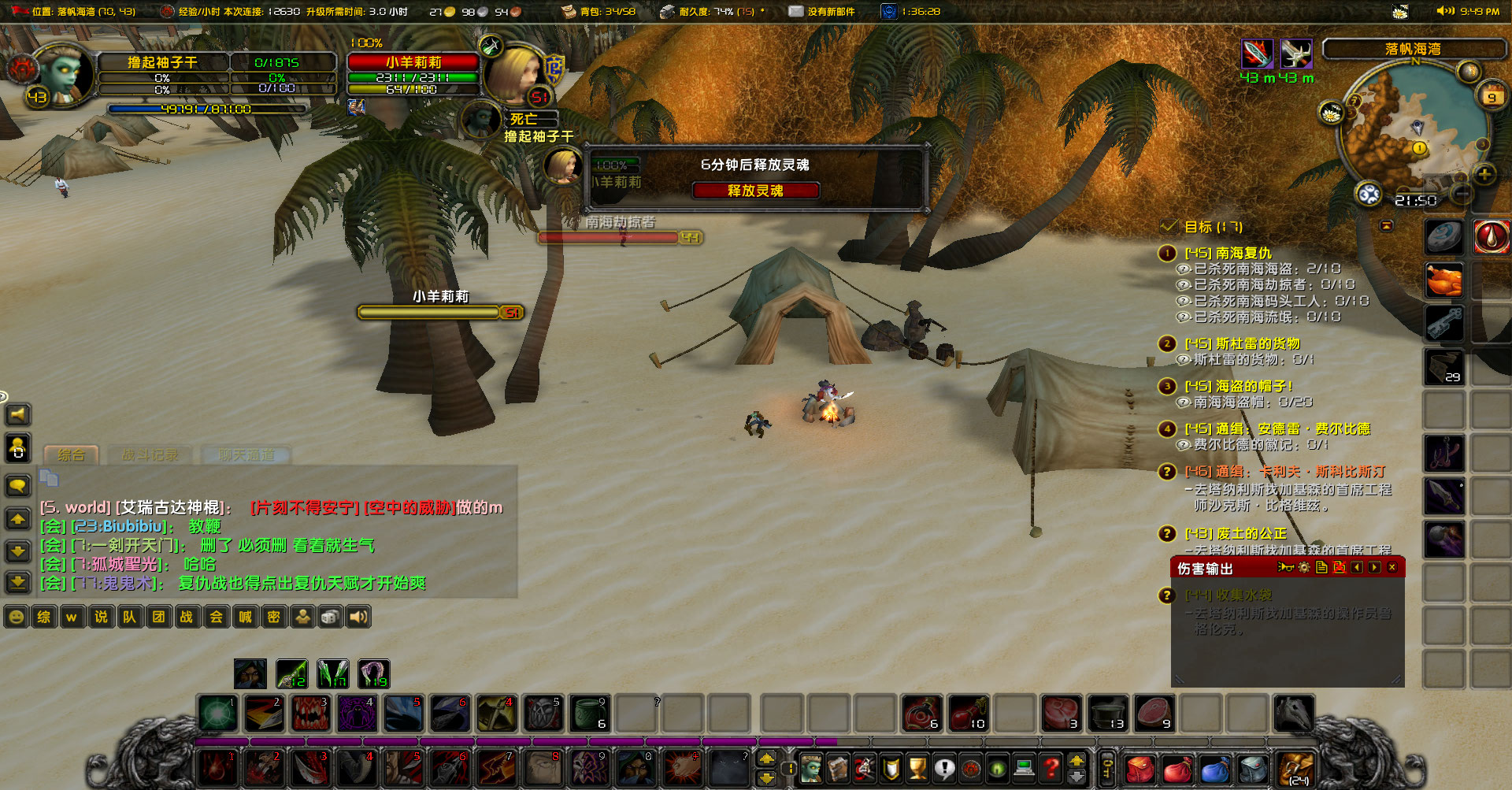Zoom out the minimap with minus button
This screenshot has height=790, width=1512.
(1462, 193)
